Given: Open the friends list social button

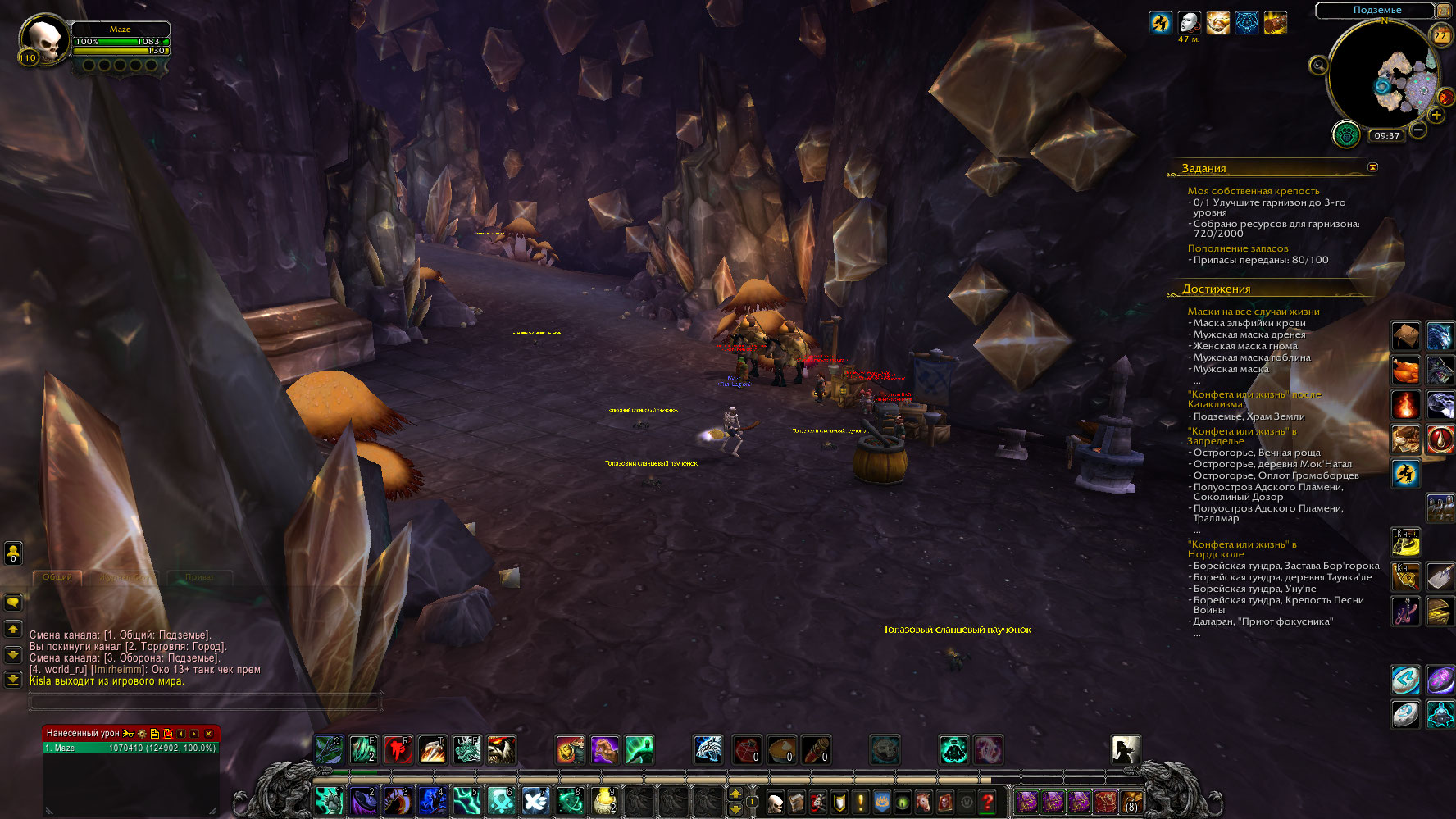Looking at the screenshot, I should coord(13,553).
